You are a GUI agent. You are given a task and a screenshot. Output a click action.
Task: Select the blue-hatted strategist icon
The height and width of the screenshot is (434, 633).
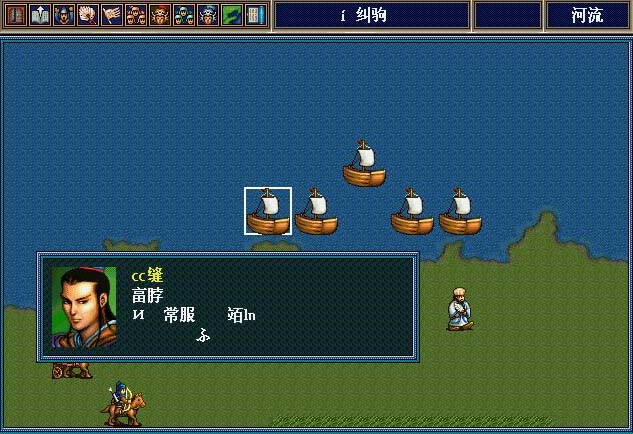tap(64, 15)
